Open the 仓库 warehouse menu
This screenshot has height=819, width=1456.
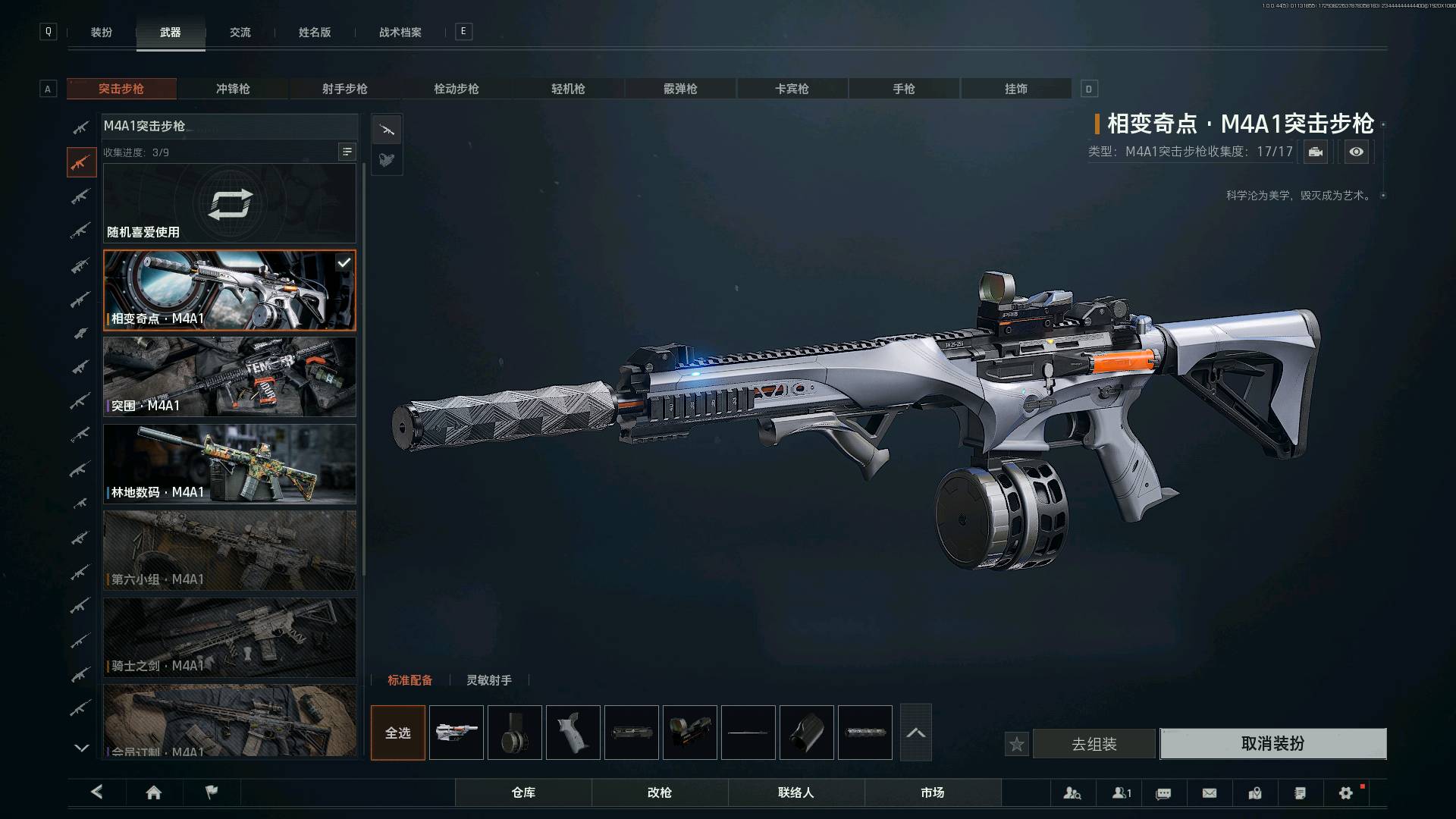point(523,792)
